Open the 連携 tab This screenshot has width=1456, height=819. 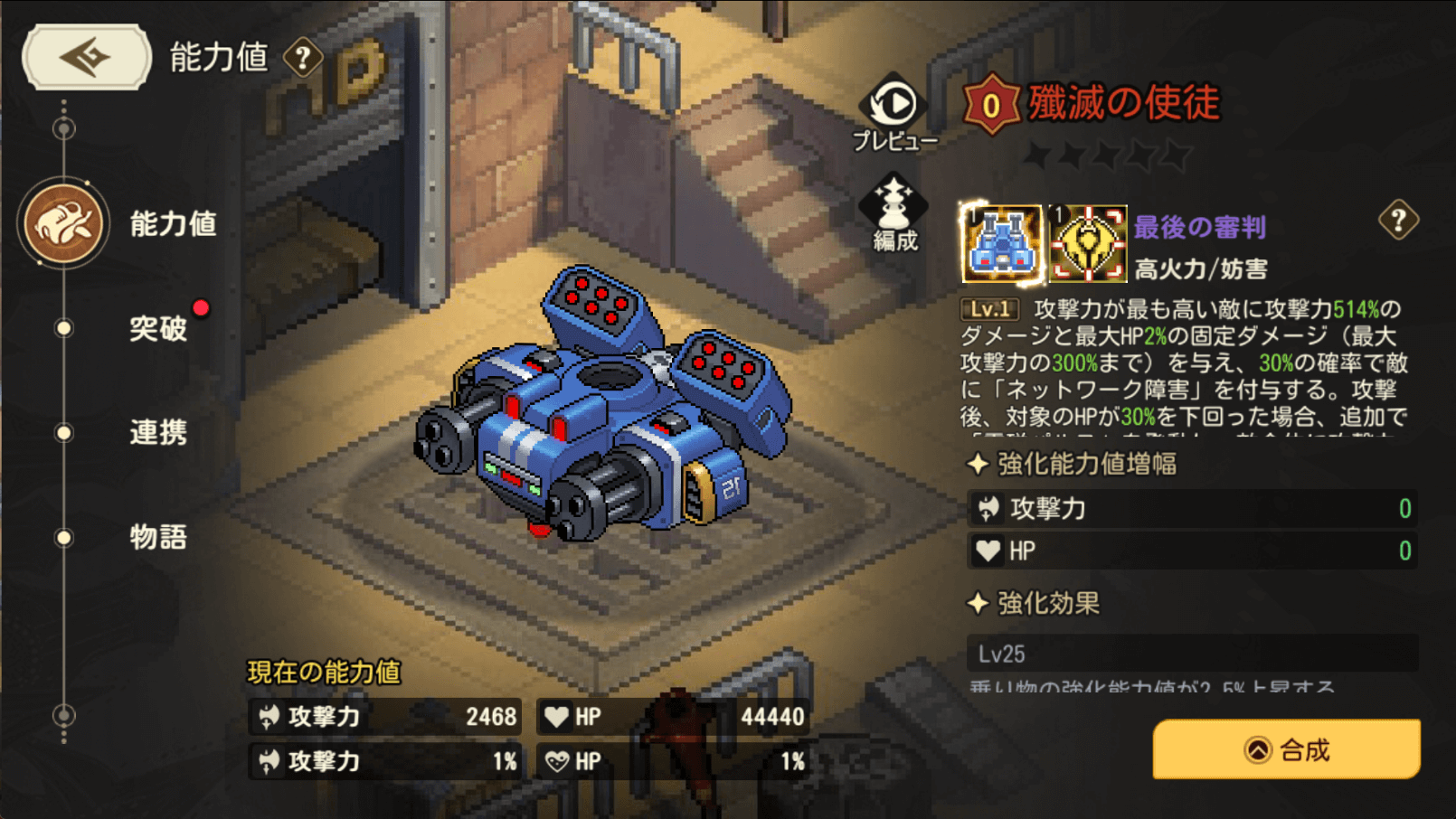point(158,432)
